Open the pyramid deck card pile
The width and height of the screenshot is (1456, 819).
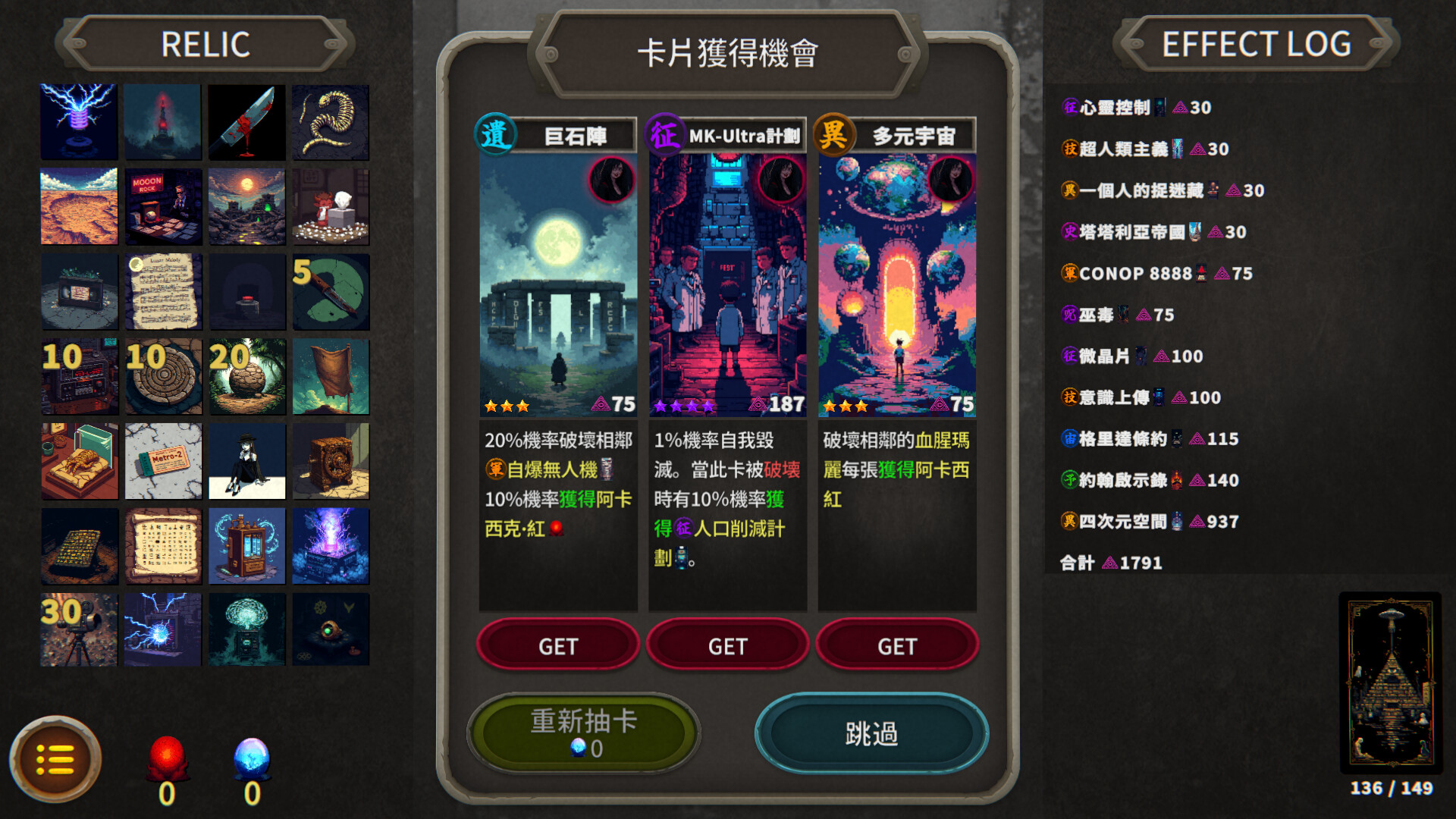coord(1390,681)
